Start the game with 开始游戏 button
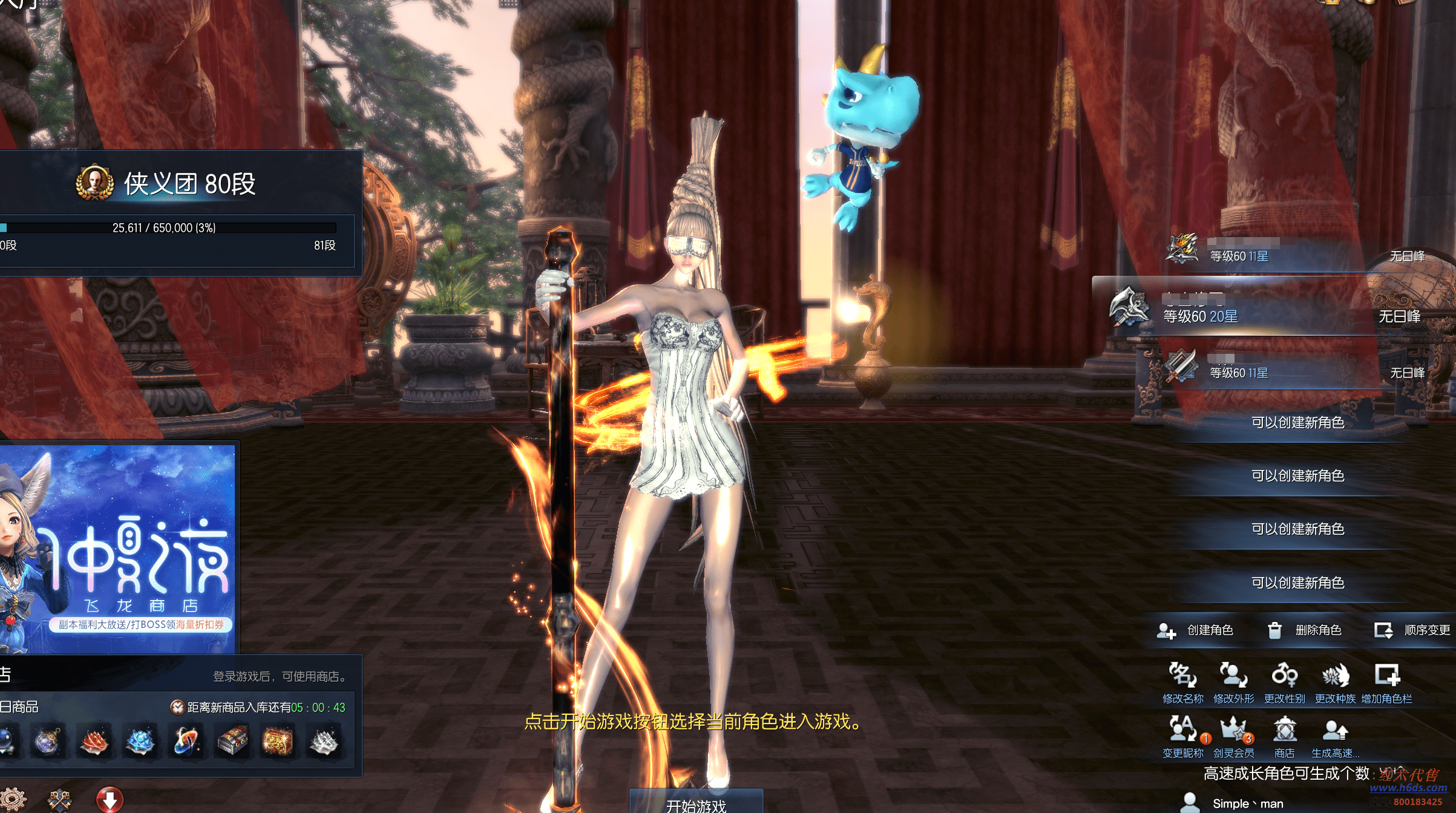This screenshot has height=813, width=1456. 696,803
